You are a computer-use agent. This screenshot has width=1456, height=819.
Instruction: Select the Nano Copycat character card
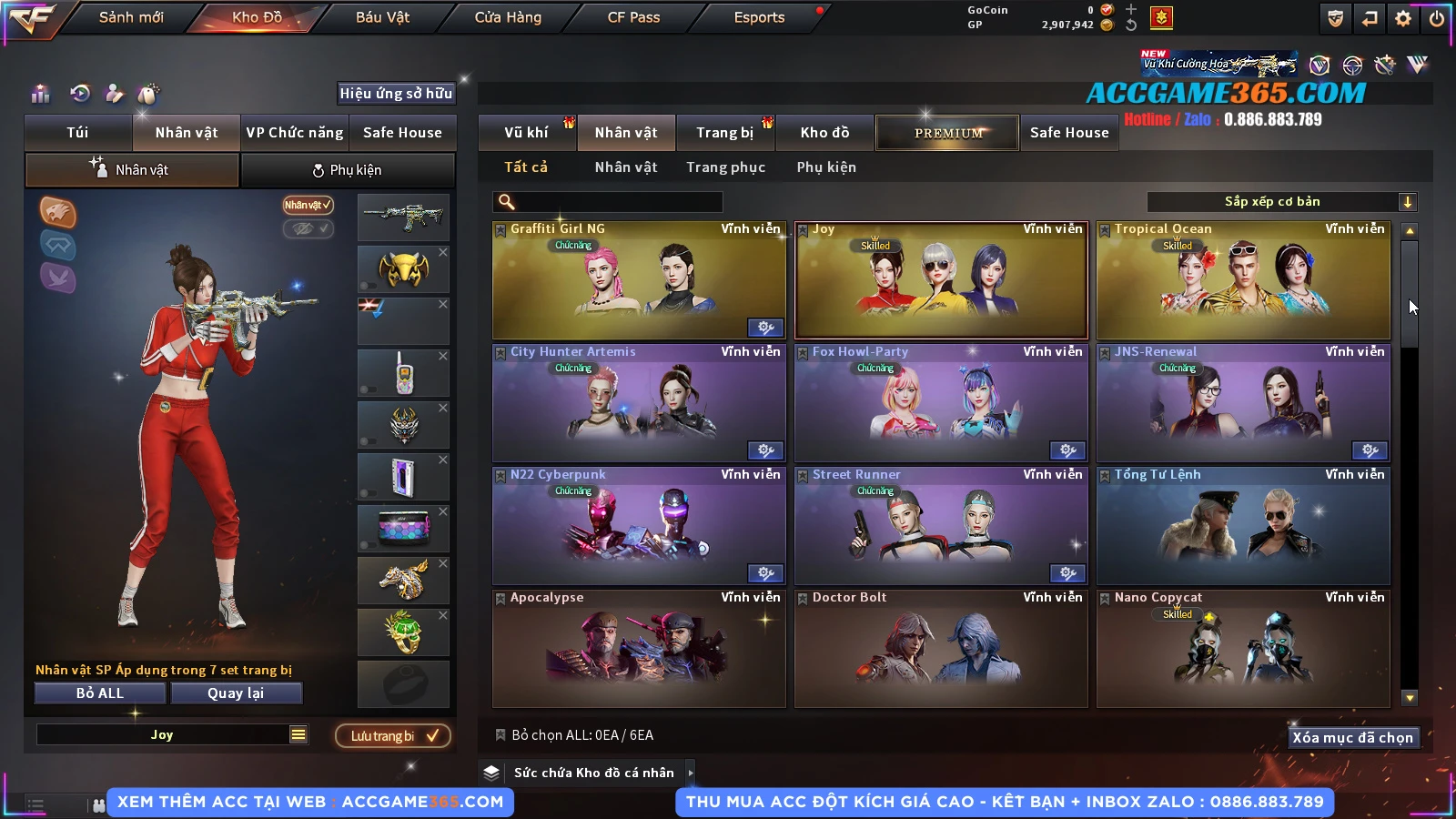pos(1243,649)
